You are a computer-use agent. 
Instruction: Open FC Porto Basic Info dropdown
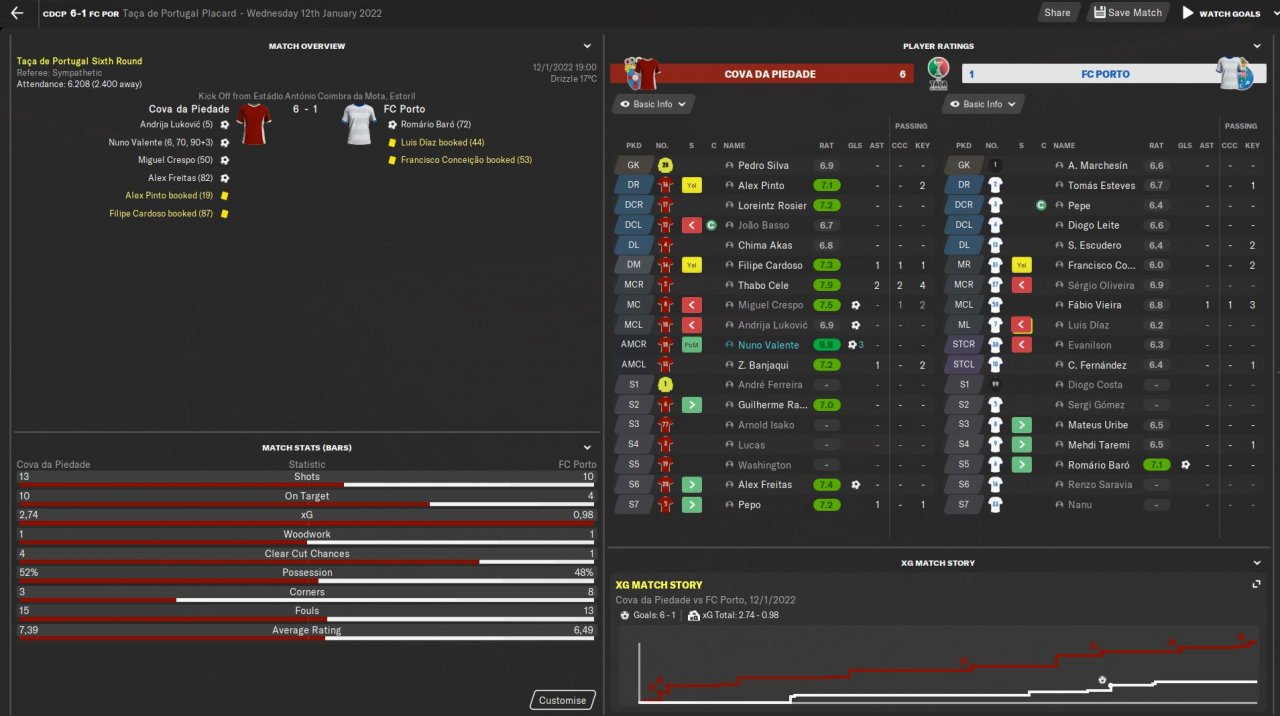click(x=984, y=104)
